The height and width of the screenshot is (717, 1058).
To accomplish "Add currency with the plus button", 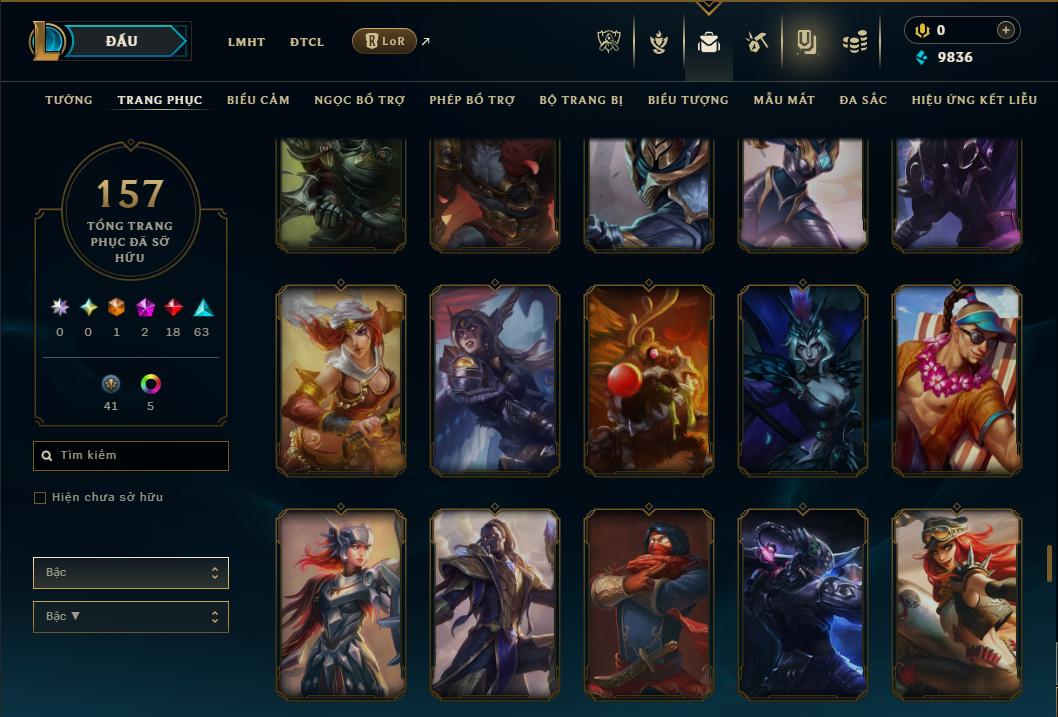I will 1006,30.
